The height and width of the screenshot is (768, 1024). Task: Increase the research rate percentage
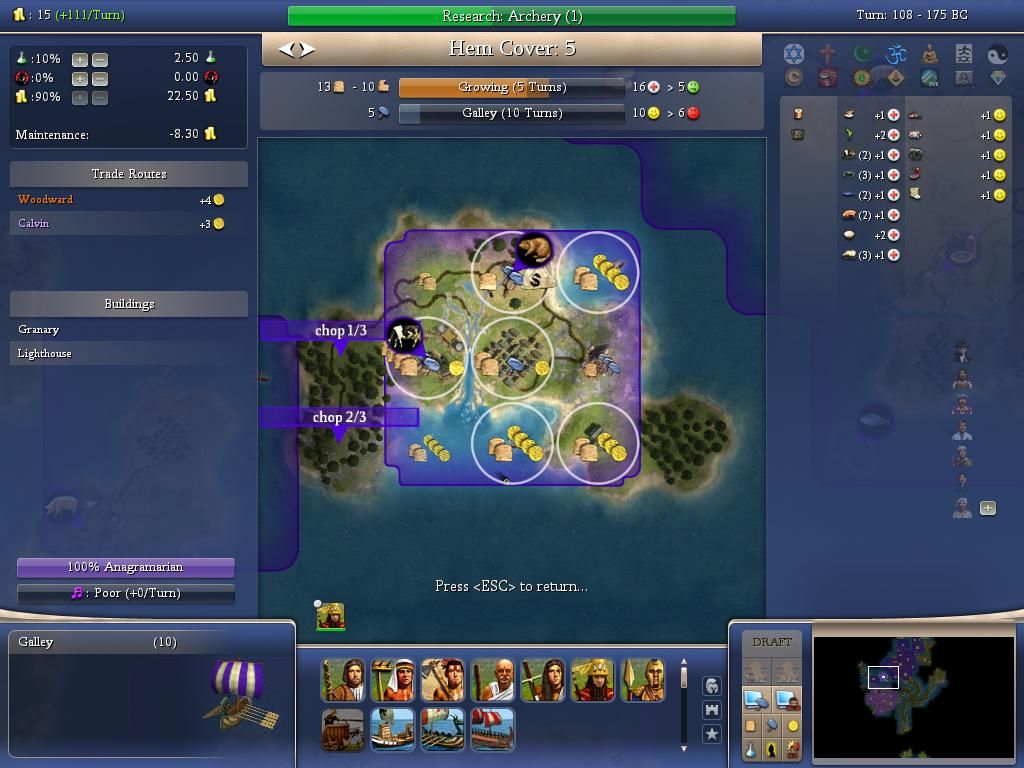point(80,59)
